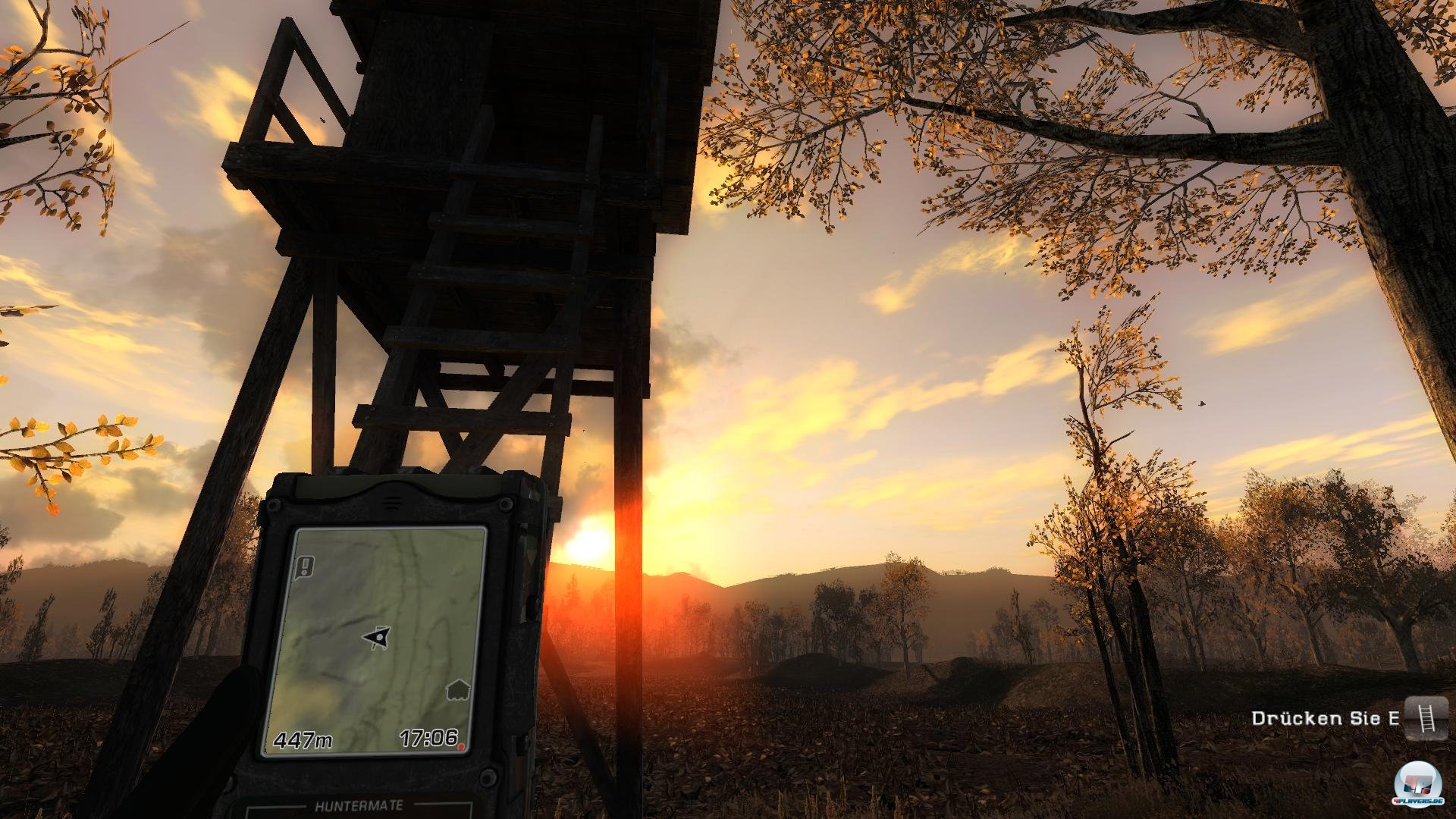Screen dimensions: 1456x819
Task: Click the 17:06 time display
Action: [428, 737]
